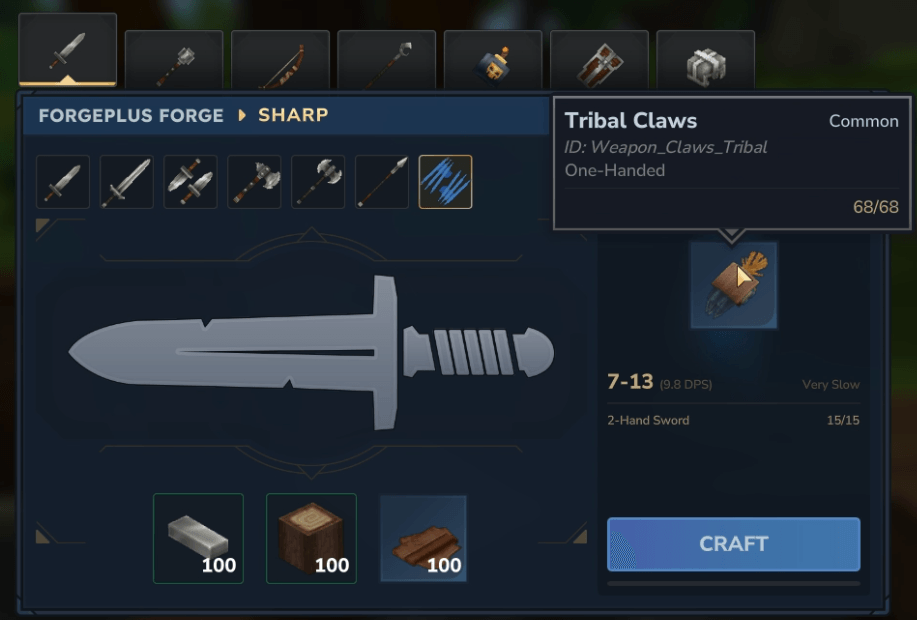Select the iron ingot ingredient slot
917x620 pixels.
click(x=198, y=538)
